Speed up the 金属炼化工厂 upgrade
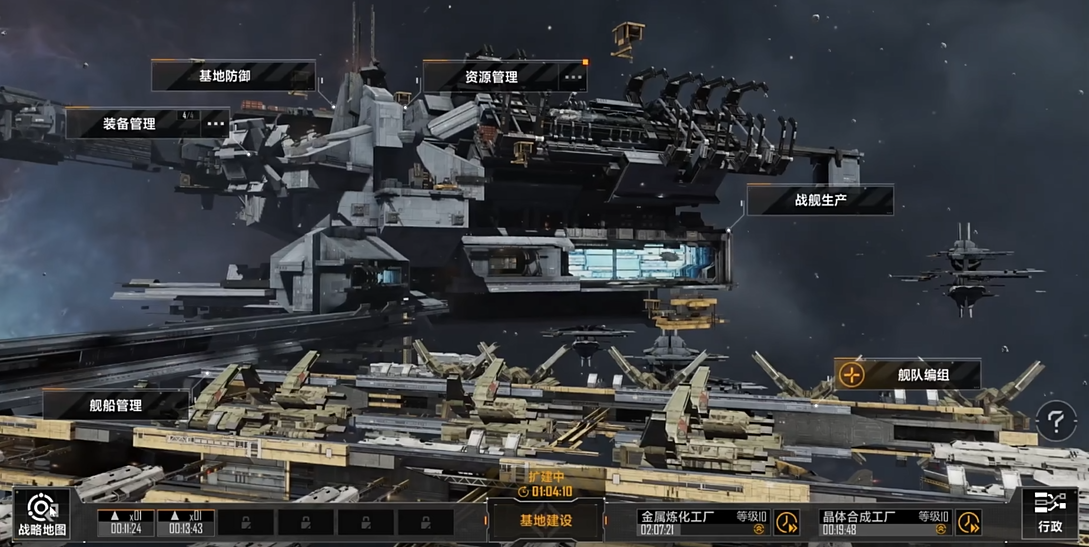The height and width of the screenshot is (547, 1089). (787, 522)
